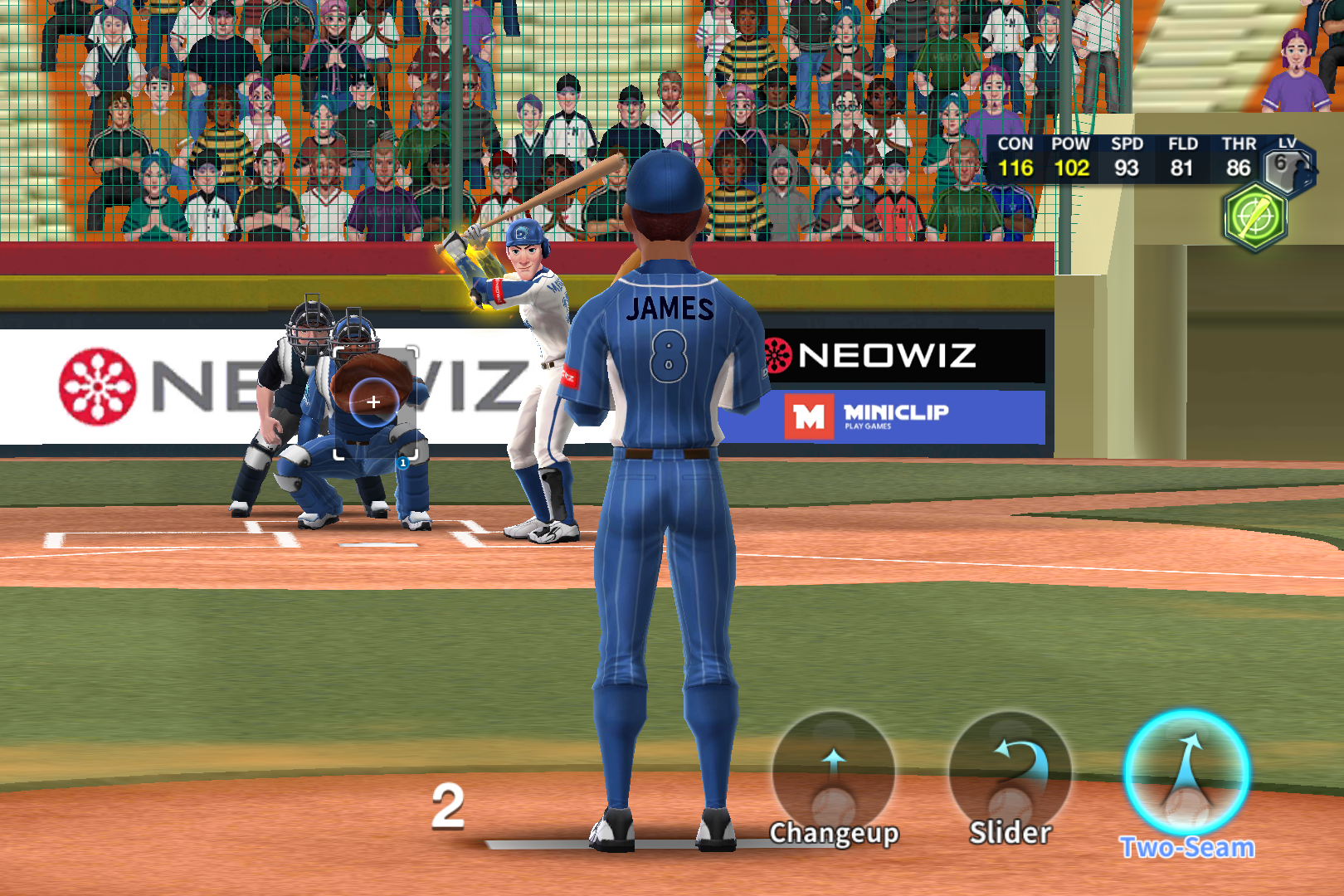This screenshot has height=896, width=1344.
Task: Open the batter level 6 helmet badge
Action: 1288,166
